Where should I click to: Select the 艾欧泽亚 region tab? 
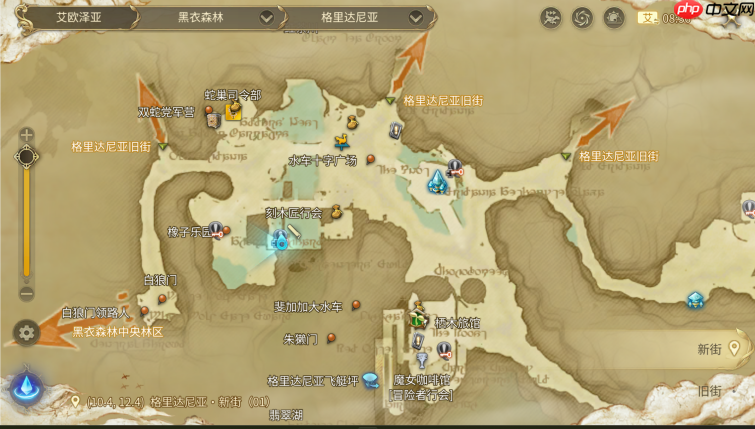coord(70,17)
